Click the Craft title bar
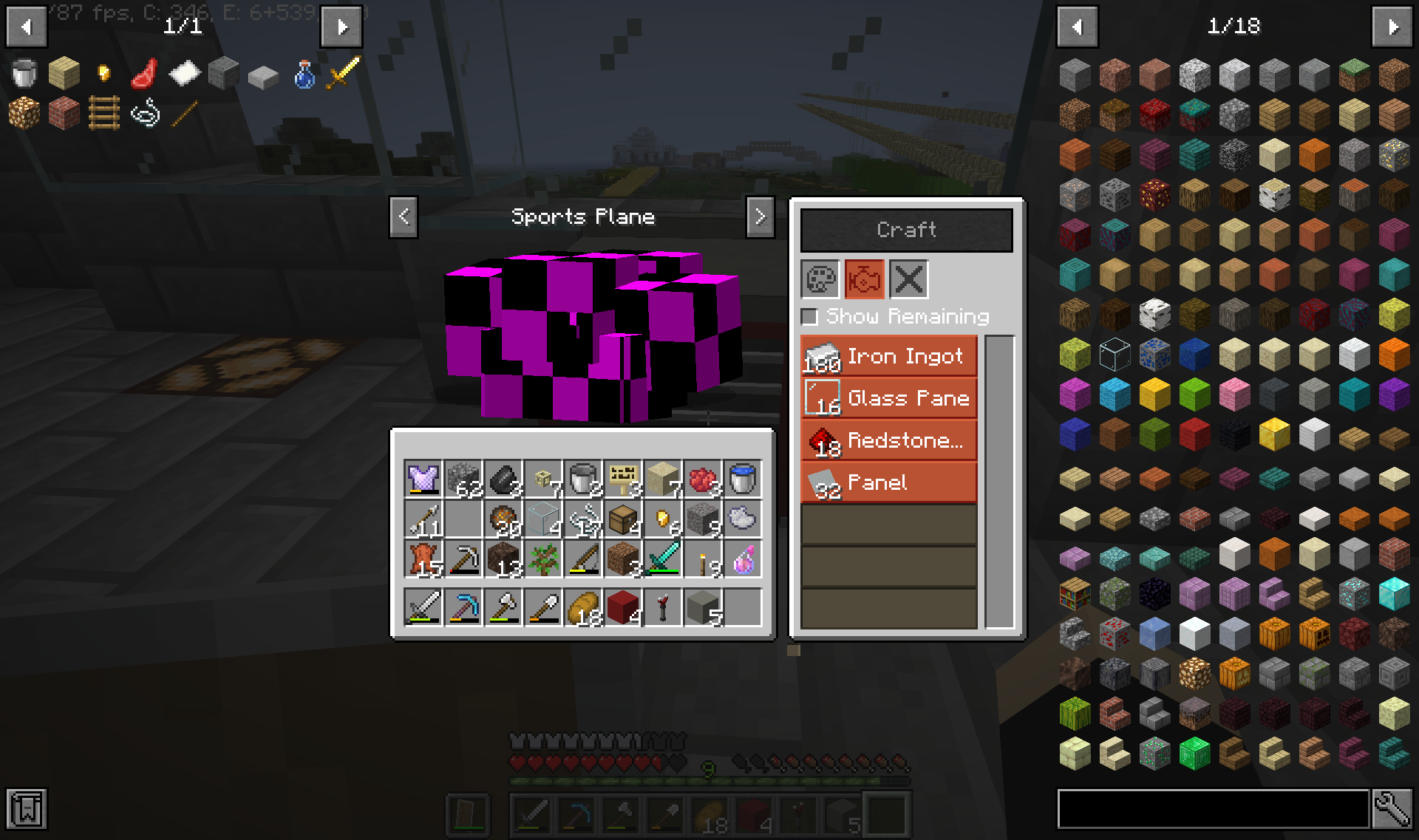The image size is (1419, 840). click(907, 229)
